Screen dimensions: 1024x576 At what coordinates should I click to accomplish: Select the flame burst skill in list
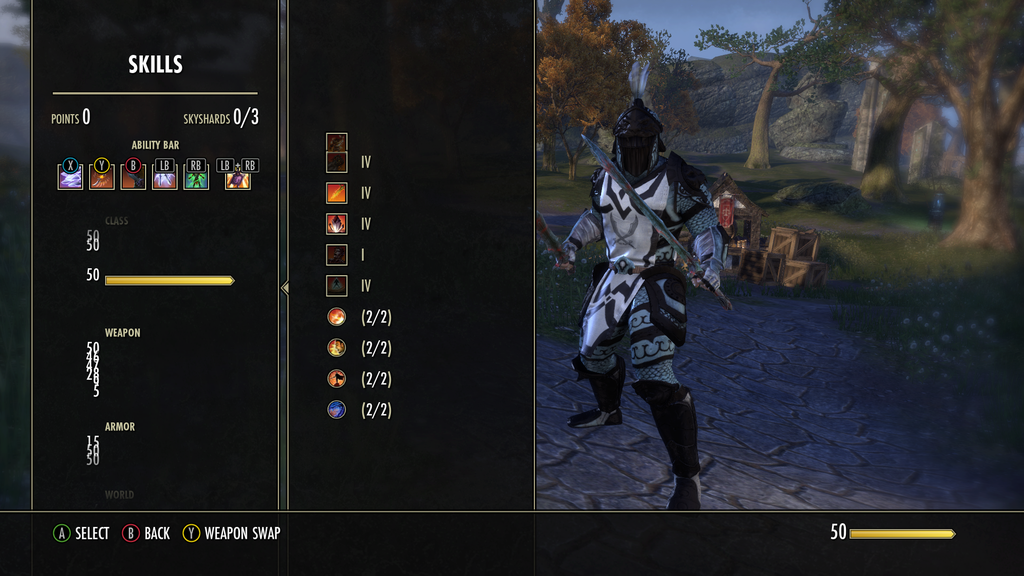[x=337, y=224]
